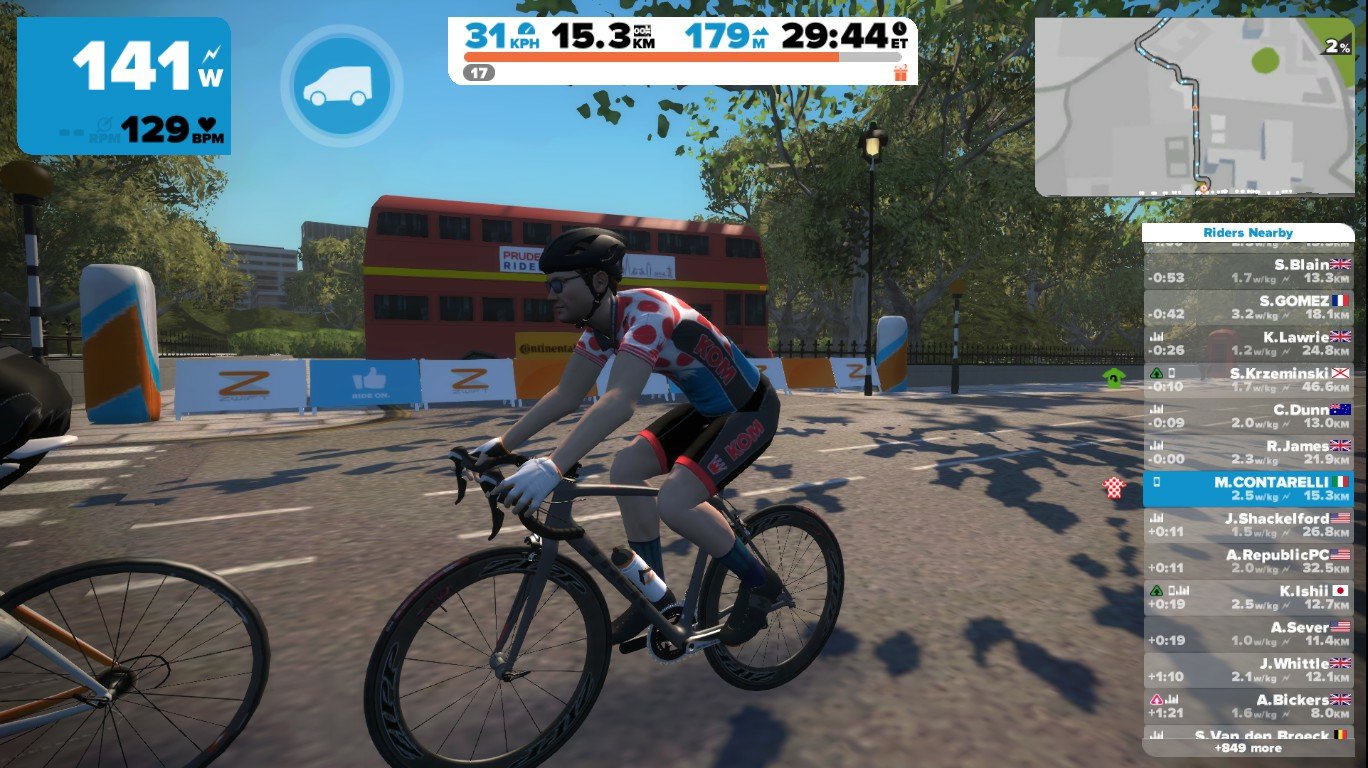Select K.Lawrie in the rider list
Image resolution: width=1368 pixels, height=768 pixels.
(1248, 343)
